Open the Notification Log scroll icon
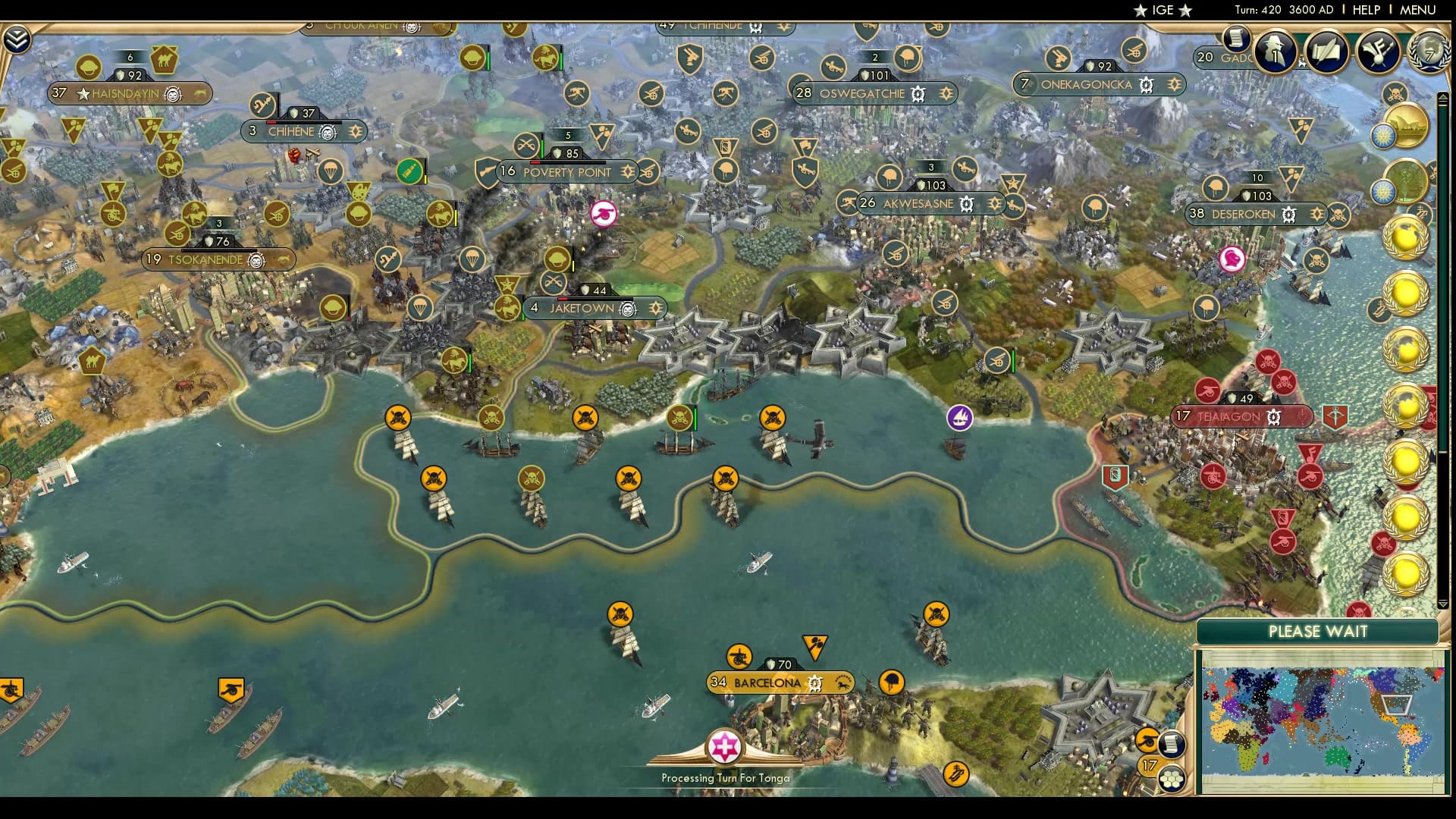 (1237, 38)
